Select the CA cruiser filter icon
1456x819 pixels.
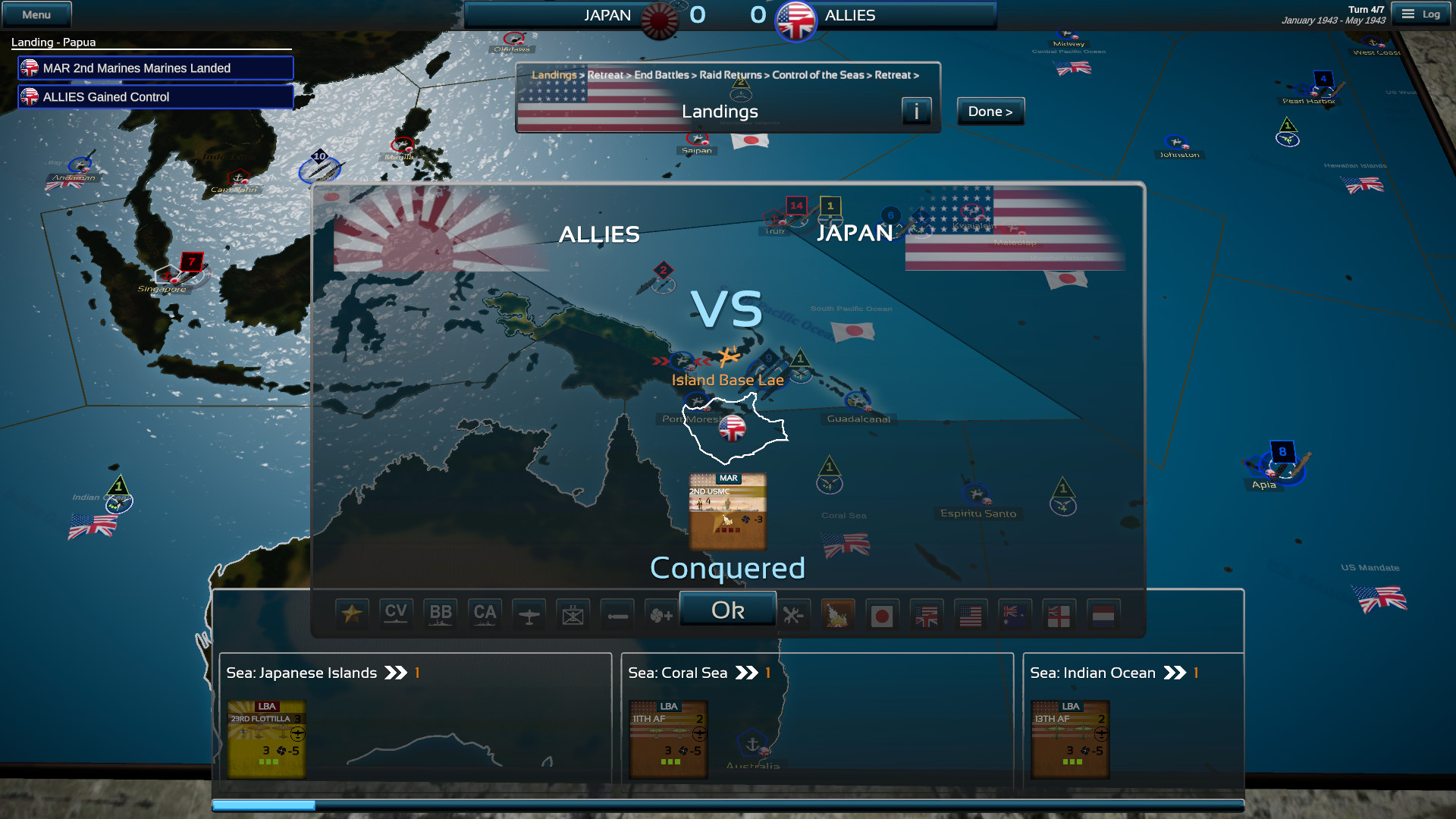click(x=485, y=613)
